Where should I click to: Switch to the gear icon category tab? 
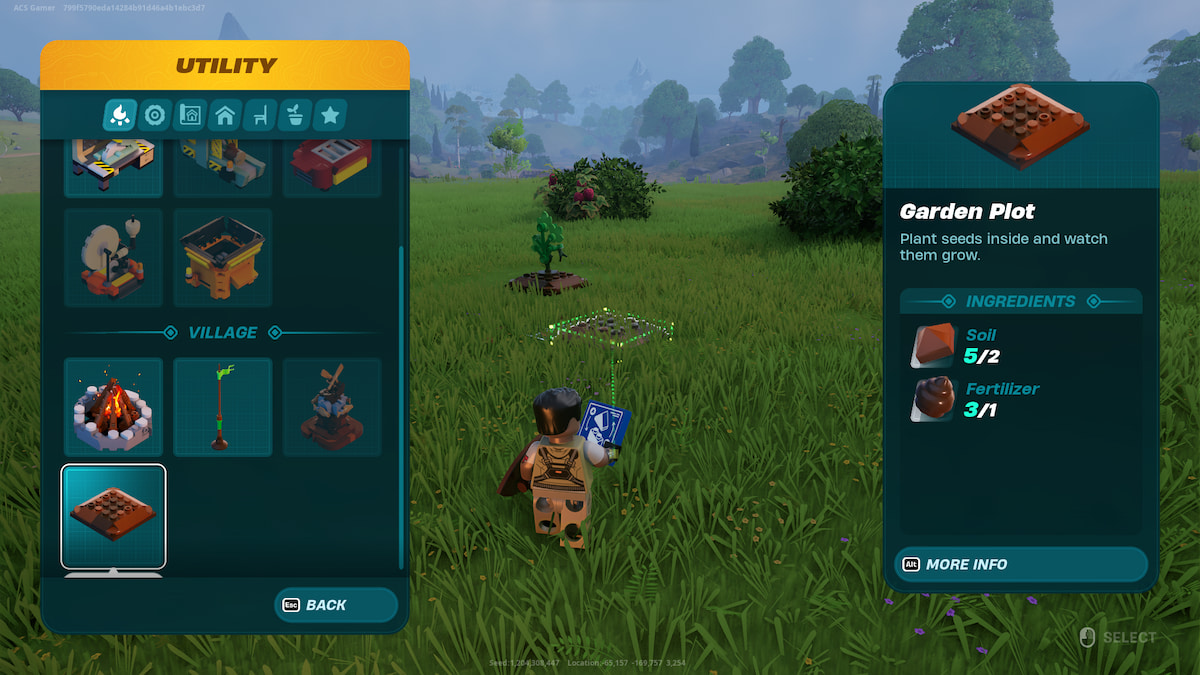click(155, 116)
